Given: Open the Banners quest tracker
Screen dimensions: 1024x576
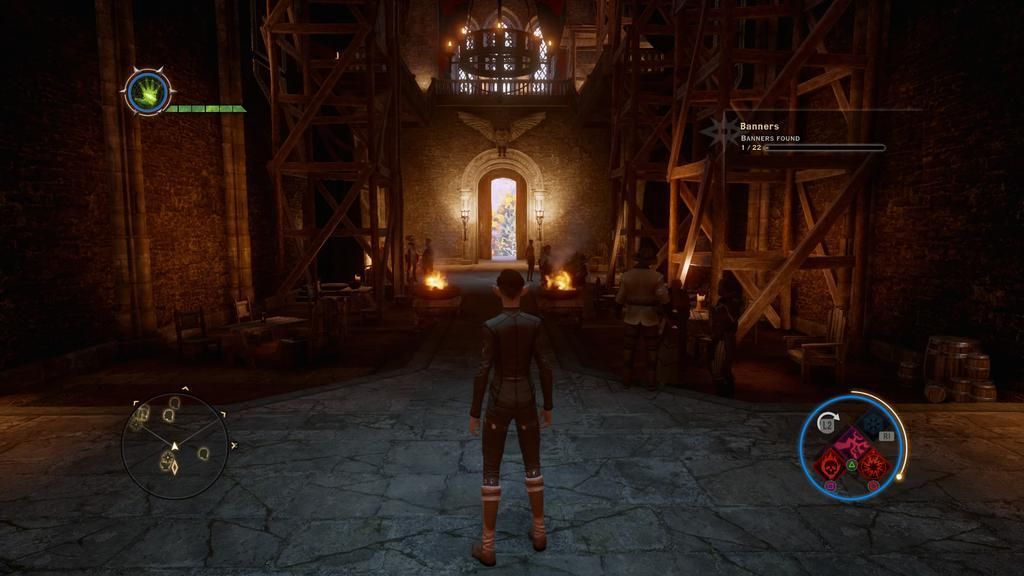Looking at the screenshot, I should coord(800,137).
